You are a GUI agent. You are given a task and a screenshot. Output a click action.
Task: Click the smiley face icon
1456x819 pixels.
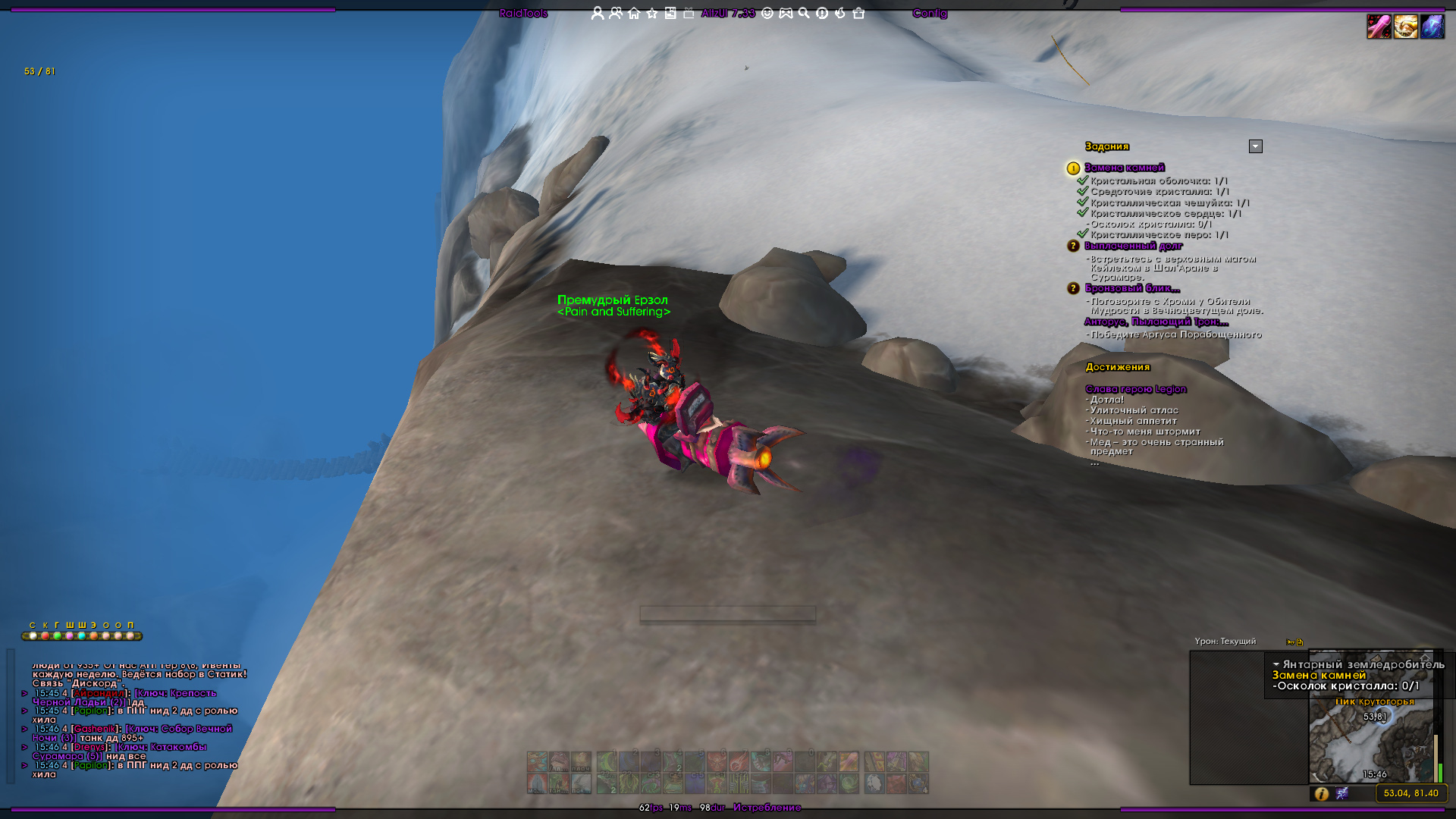point(767,13)
